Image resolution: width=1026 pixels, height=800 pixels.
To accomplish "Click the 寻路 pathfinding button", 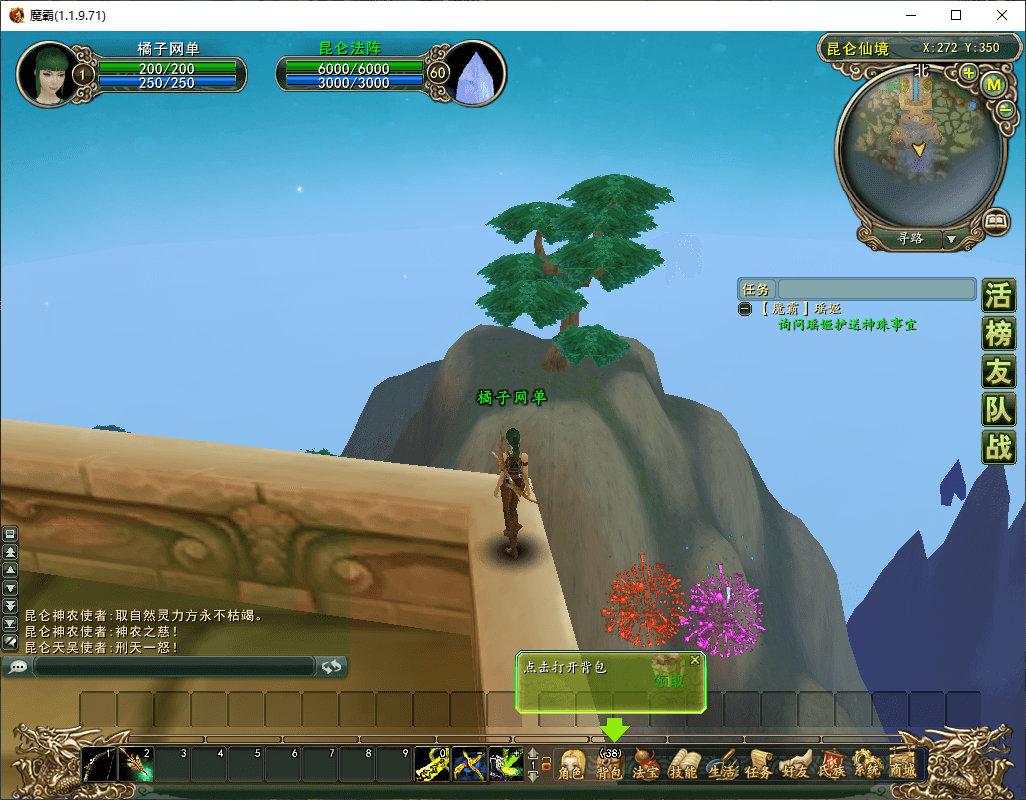I will click(910, 239).
